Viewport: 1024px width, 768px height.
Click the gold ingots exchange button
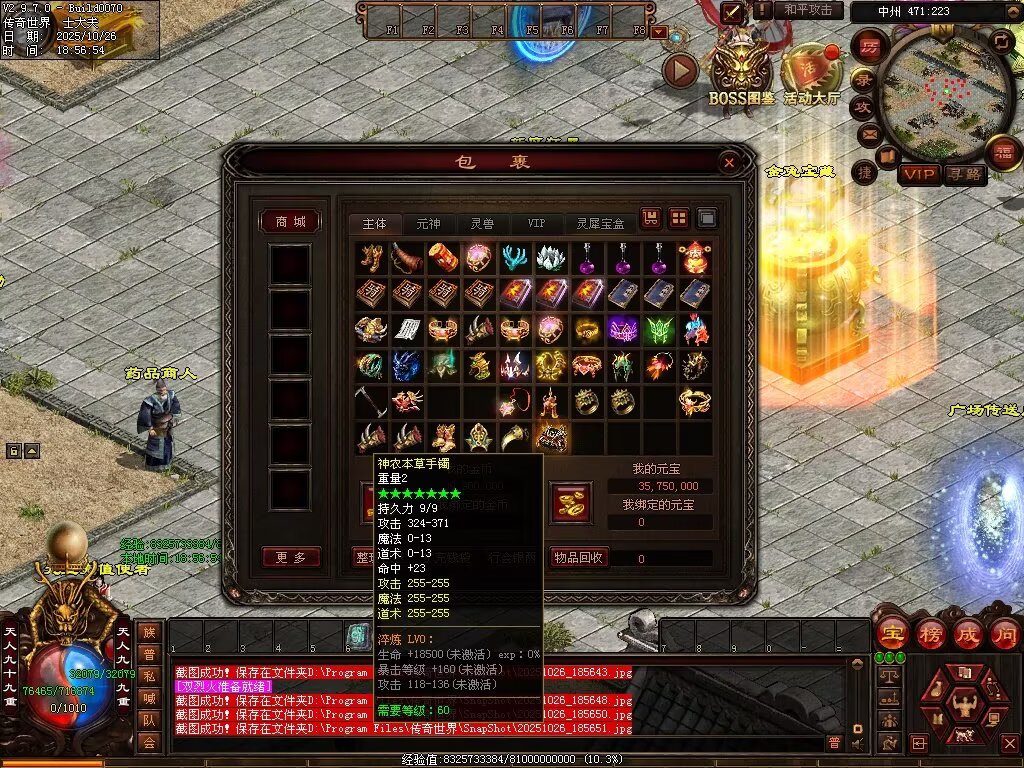(x=570, y=501)
